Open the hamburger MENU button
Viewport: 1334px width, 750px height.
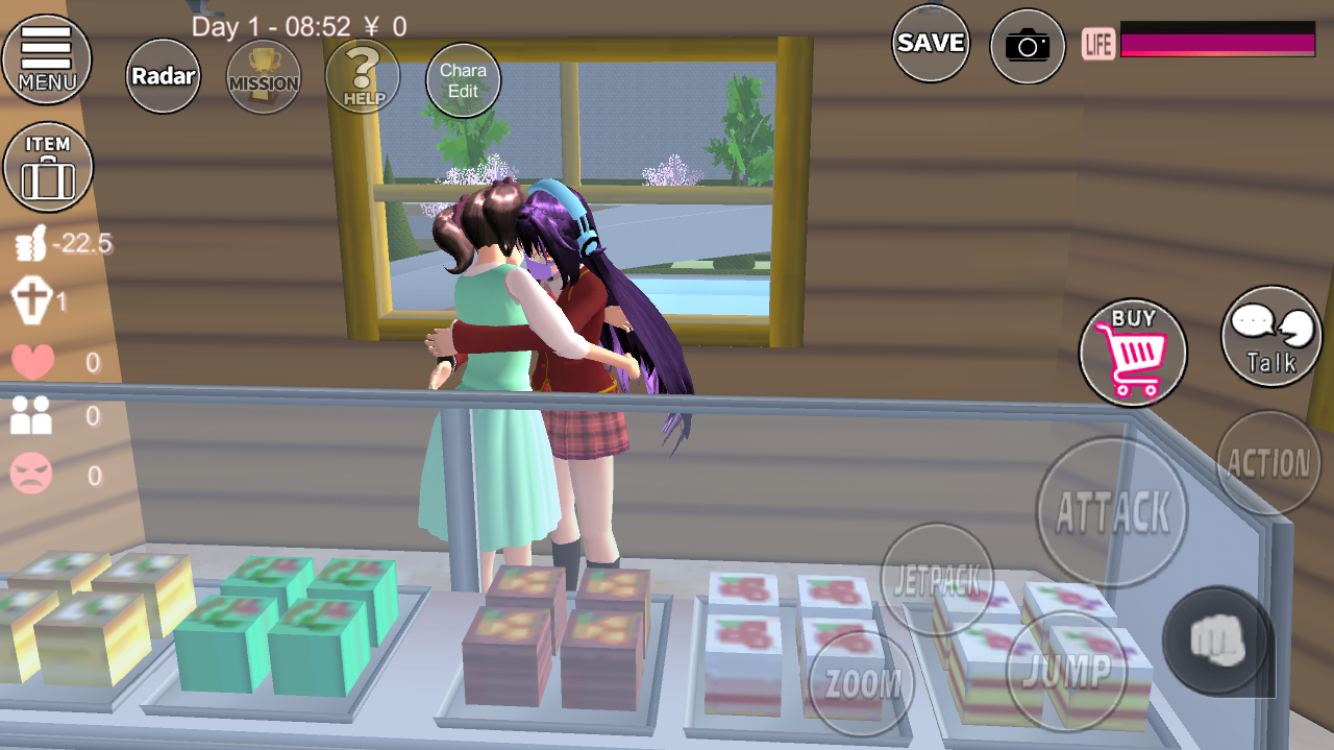(x=46, y=58)
